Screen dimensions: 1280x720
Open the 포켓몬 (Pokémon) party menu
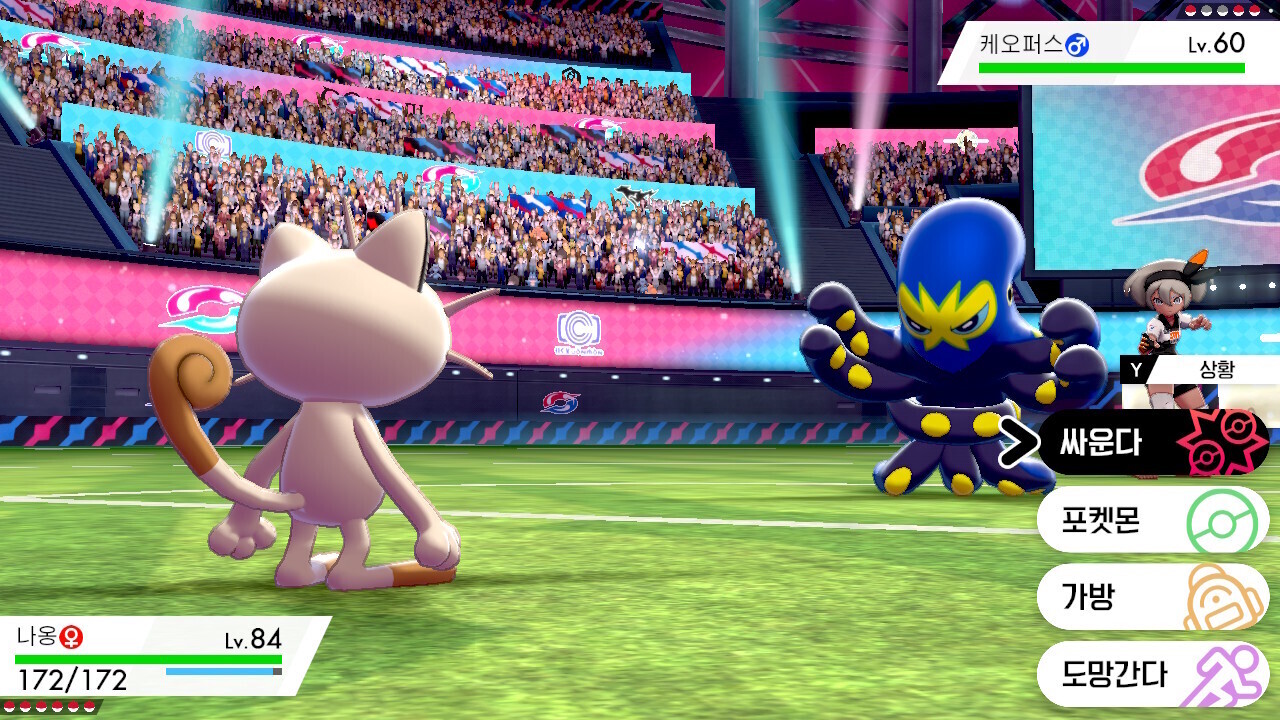click(x=1150, y=520)
